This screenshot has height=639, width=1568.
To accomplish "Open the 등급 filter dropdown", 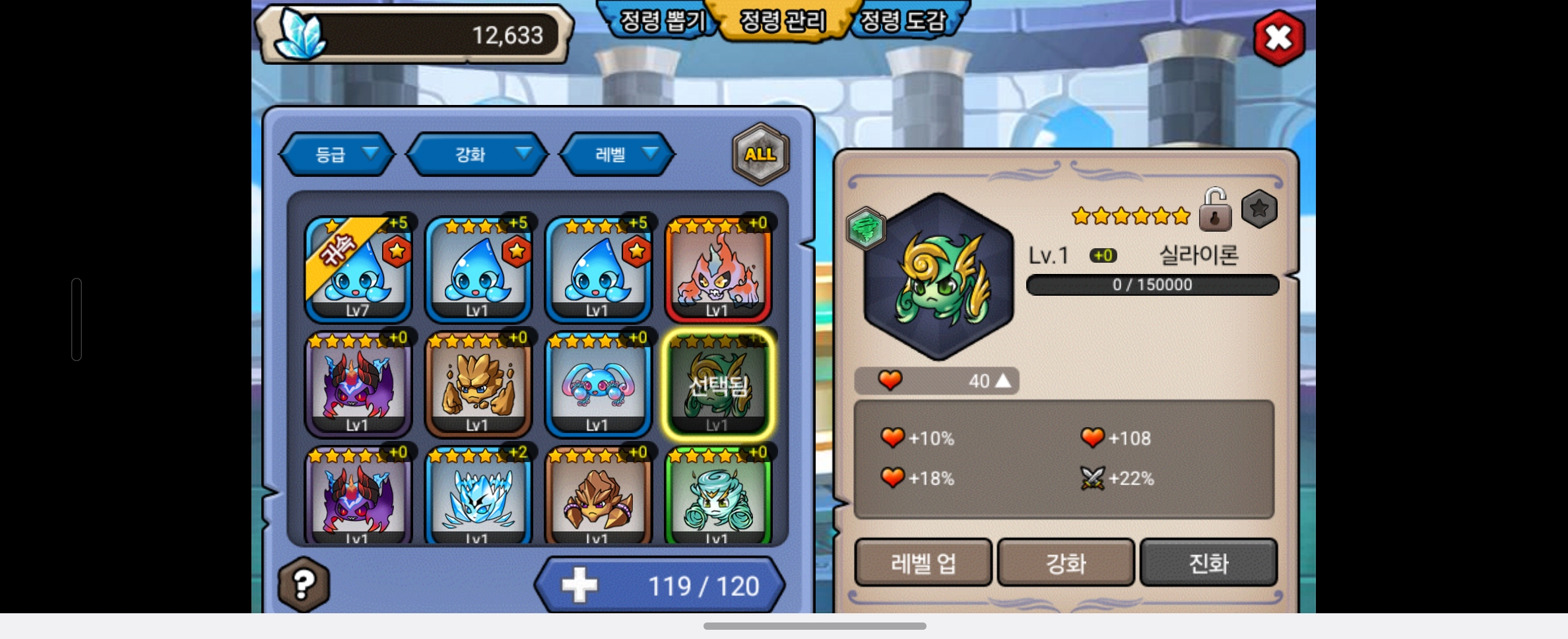I will click(338, 154).
